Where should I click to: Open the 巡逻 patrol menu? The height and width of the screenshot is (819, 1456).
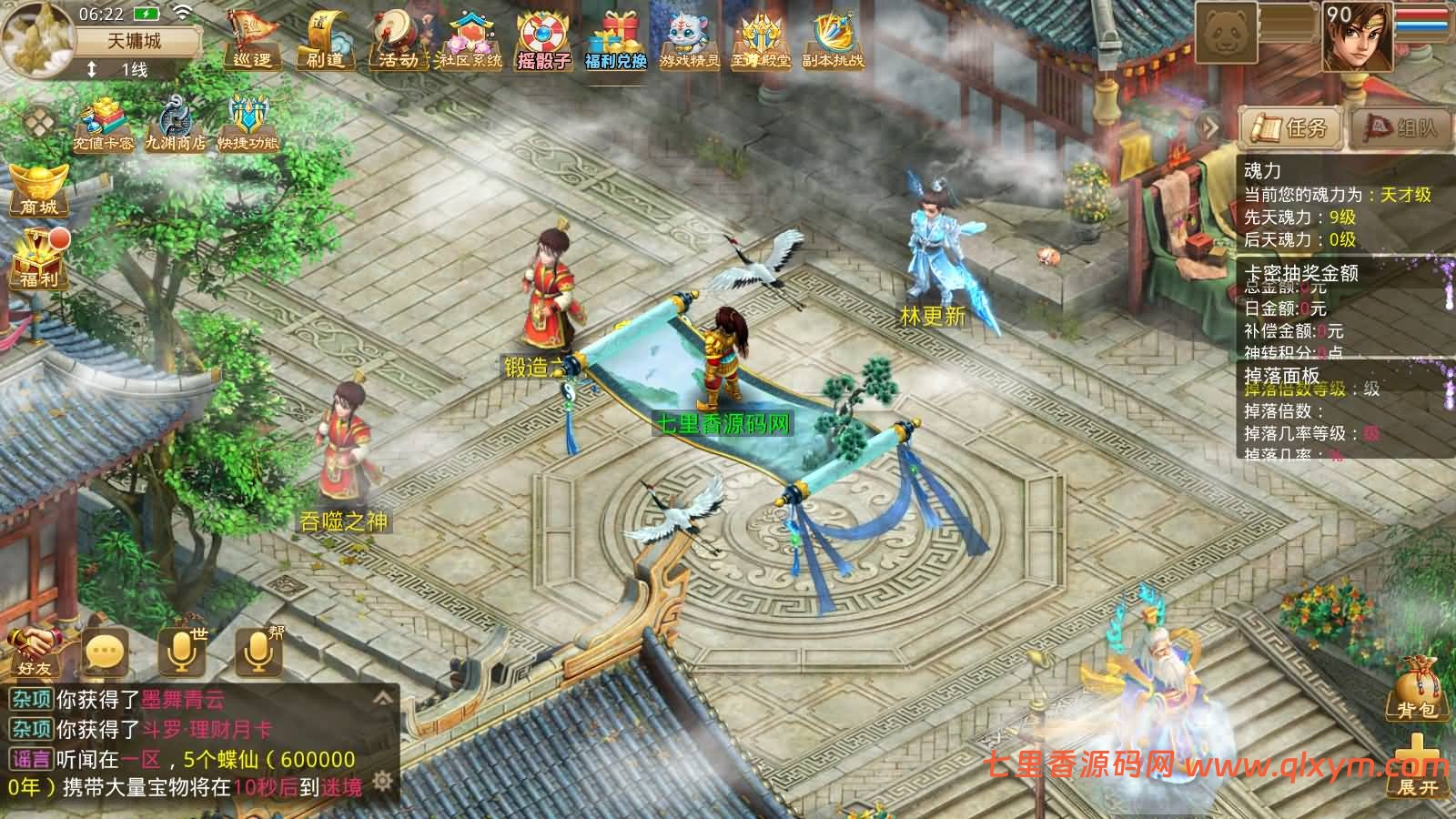[x=252, y=41]
